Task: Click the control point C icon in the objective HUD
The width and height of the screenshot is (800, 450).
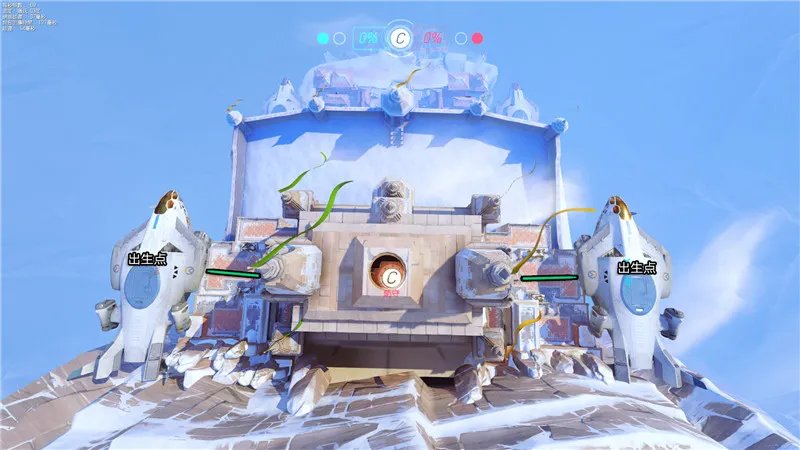Action: [x=400, y=38]
